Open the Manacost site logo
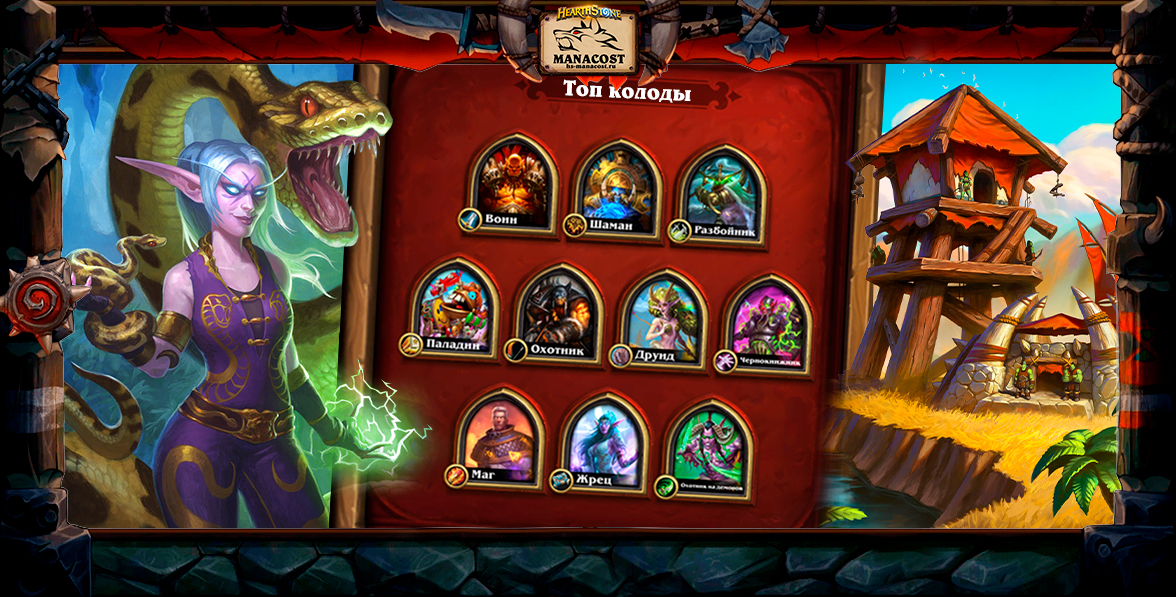This screenshot has width=1176, height=597. (587, 42)
